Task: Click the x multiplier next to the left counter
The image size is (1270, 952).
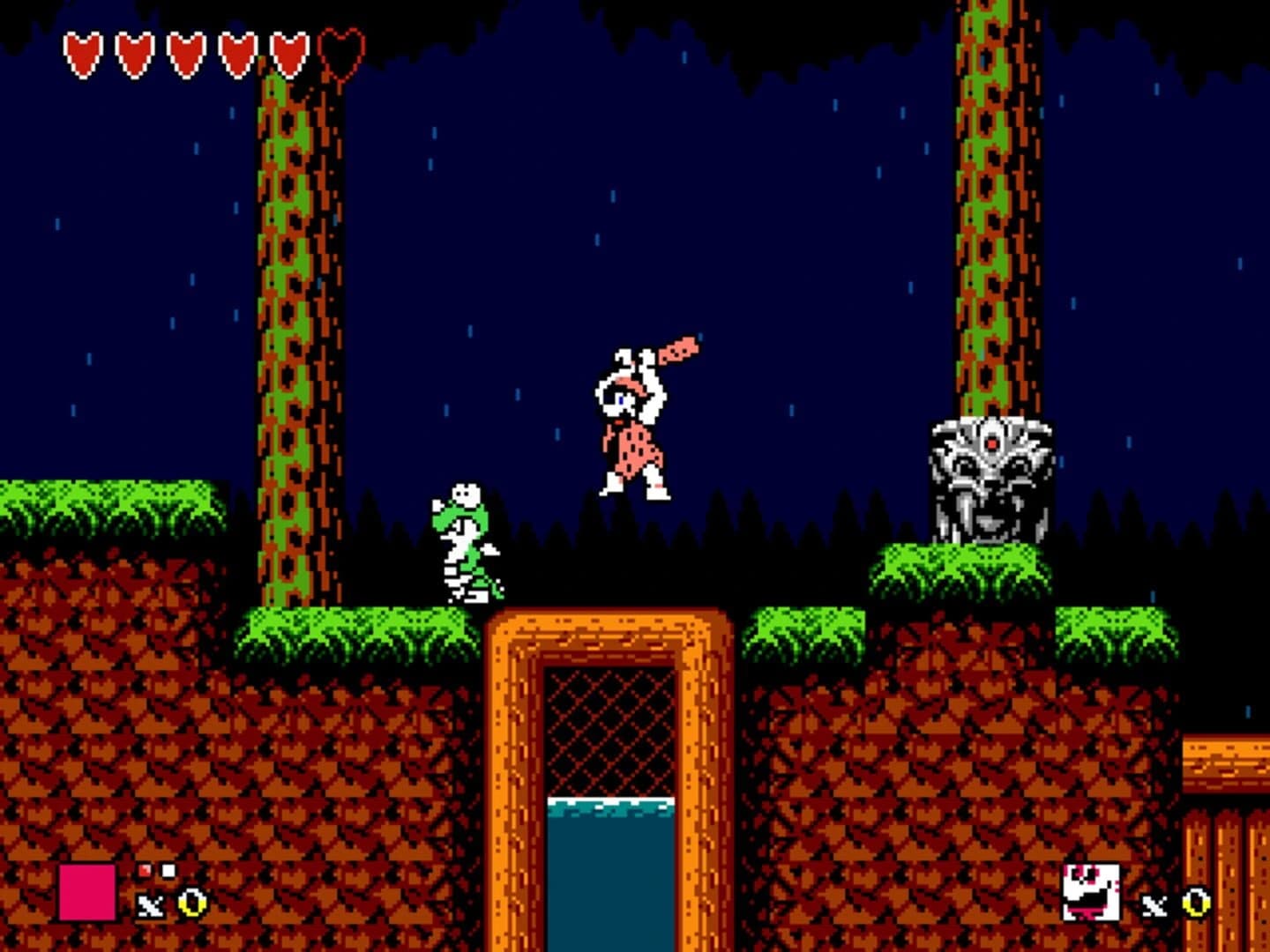Action: 150,906
